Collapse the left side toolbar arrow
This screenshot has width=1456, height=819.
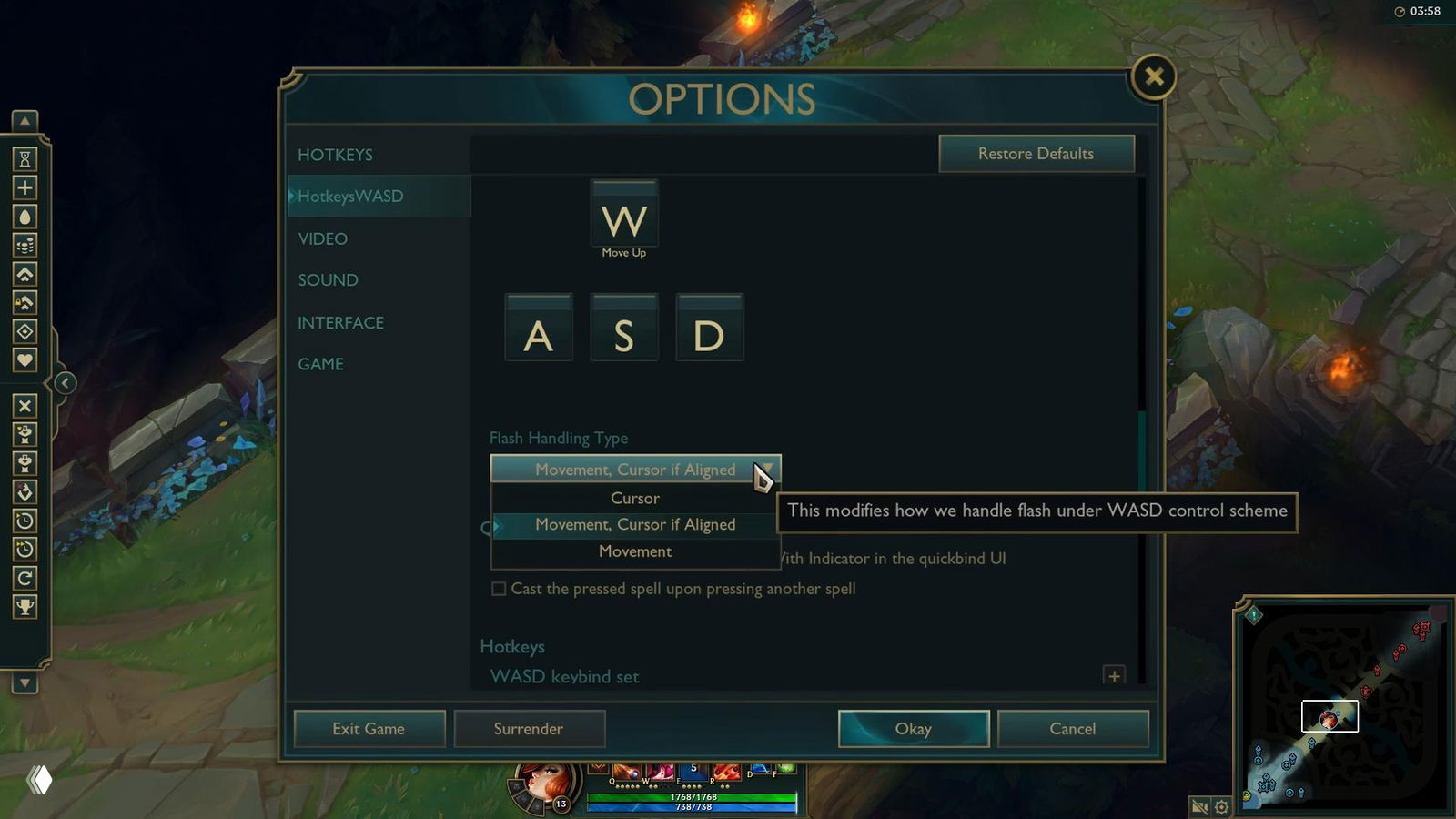65,383
